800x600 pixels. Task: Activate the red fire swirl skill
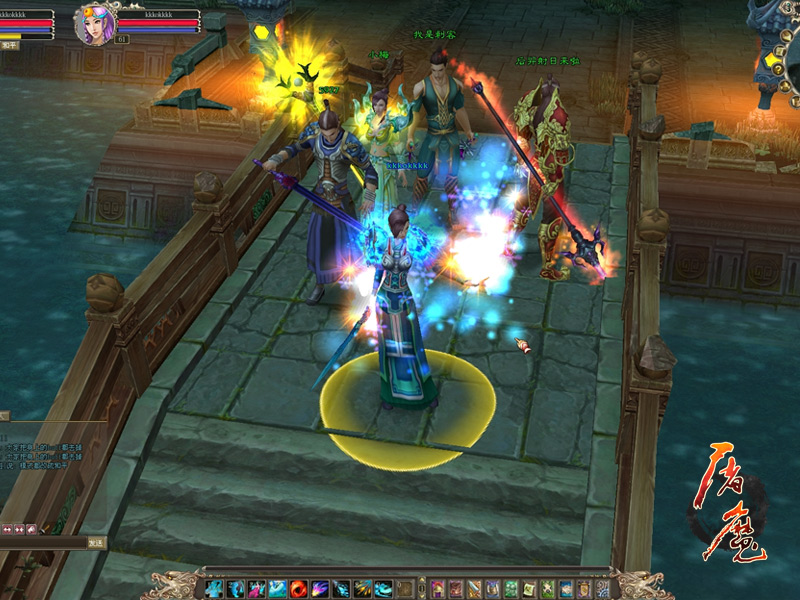(x=299, y=588)
